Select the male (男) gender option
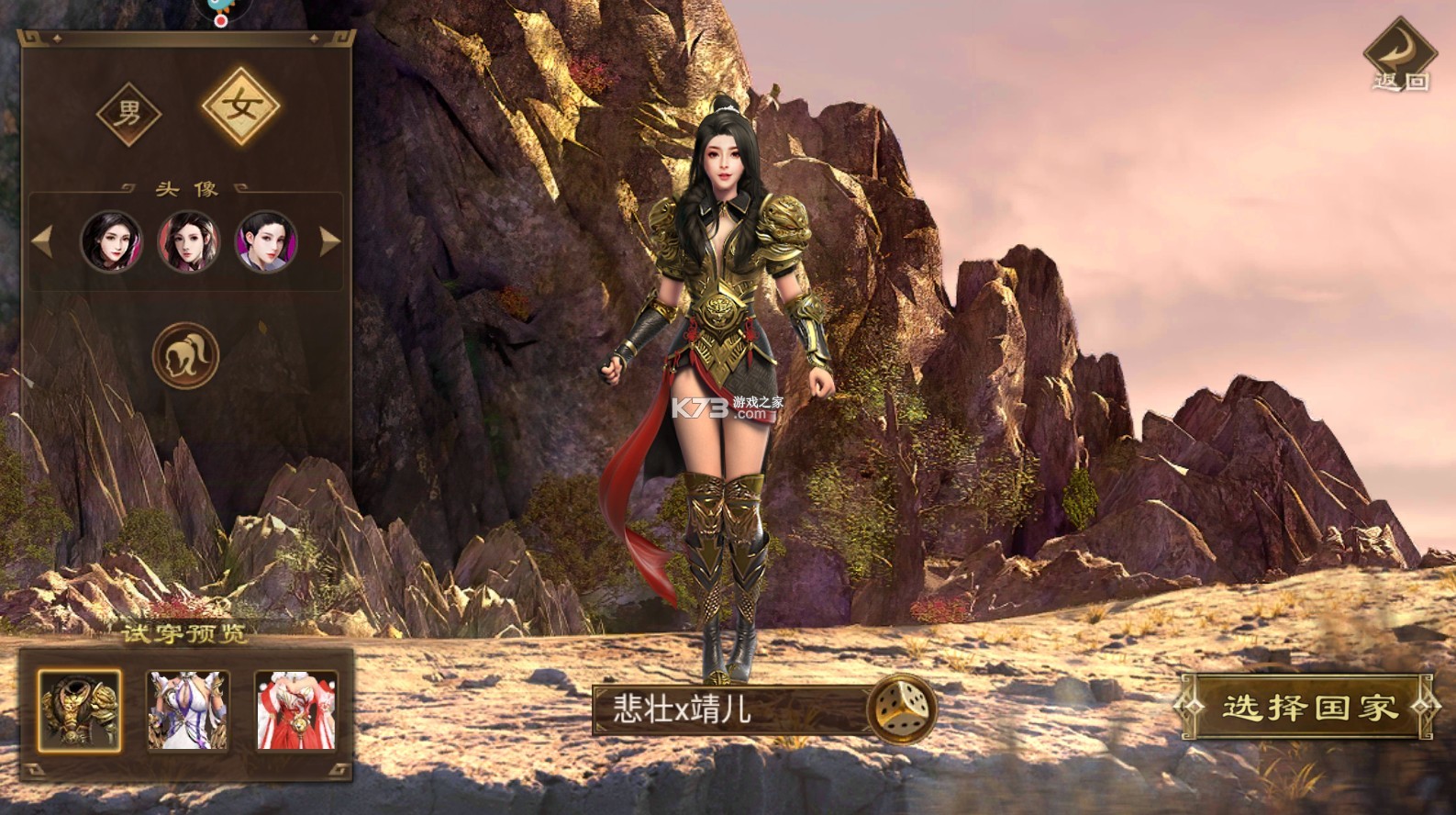Screen dimensions: 1456x815 (x=129, y=115)
